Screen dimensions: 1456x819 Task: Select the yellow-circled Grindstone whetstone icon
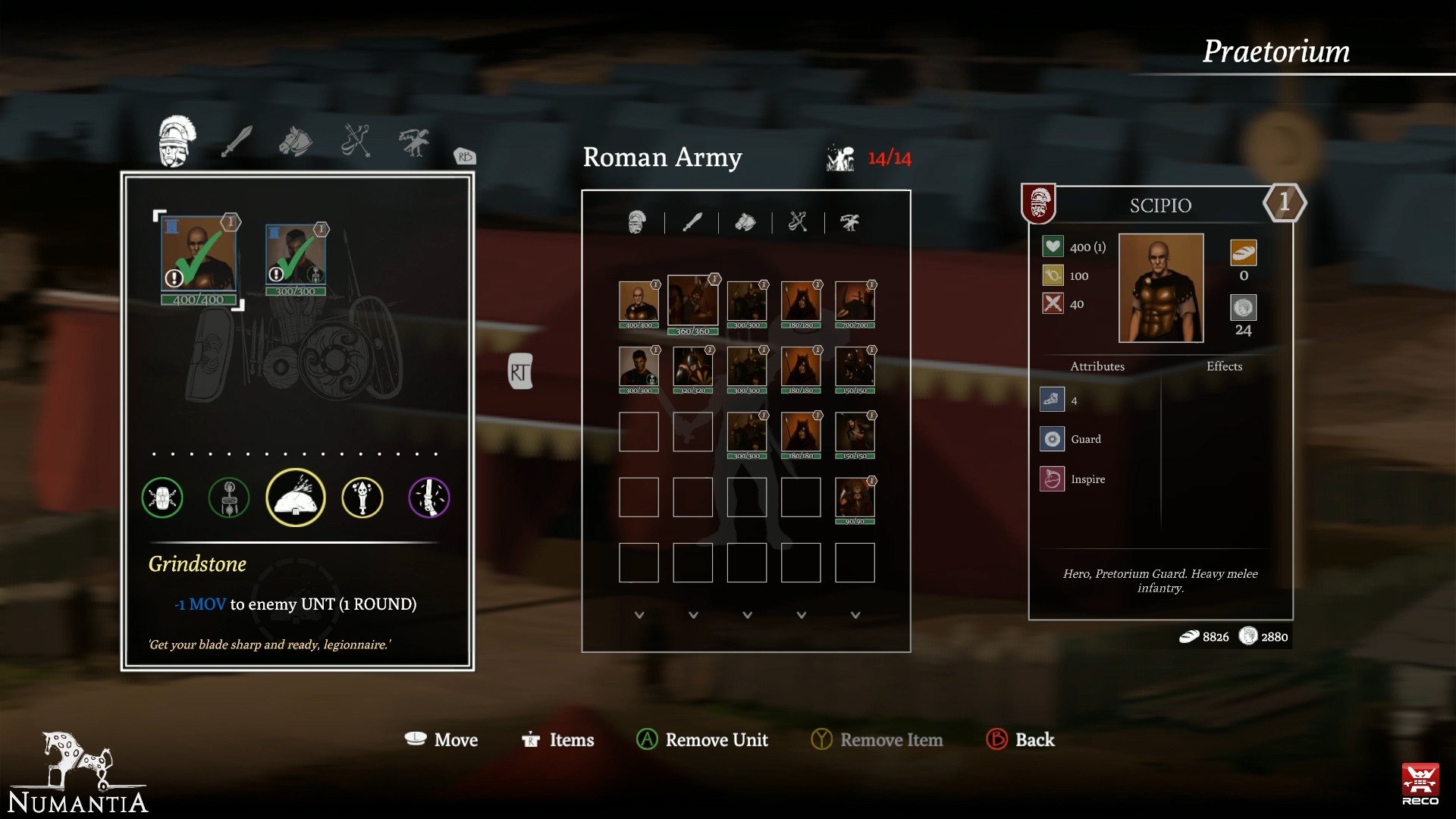click(296, 497)
